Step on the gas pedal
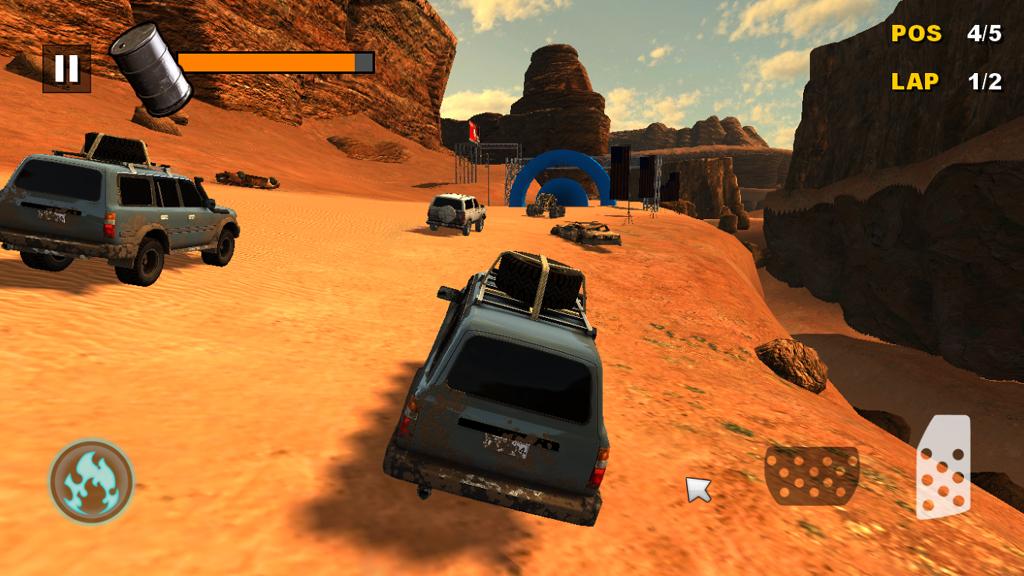 point(943,467)
